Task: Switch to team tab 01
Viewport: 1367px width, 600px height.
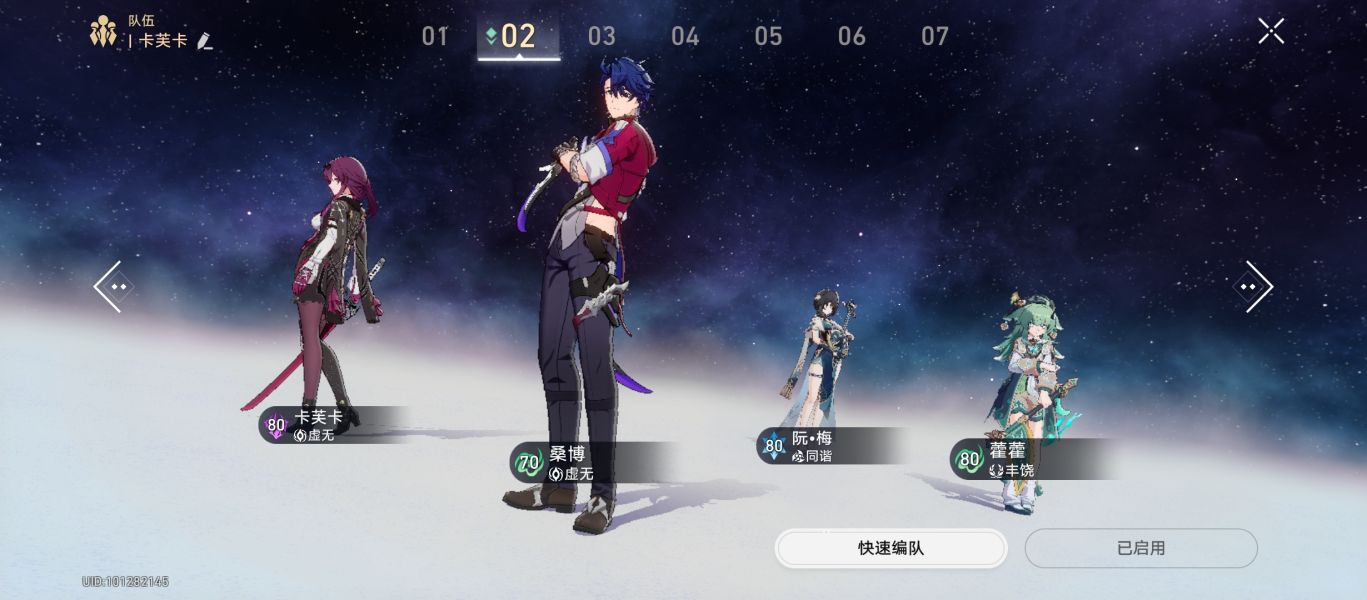Action: 434,36
